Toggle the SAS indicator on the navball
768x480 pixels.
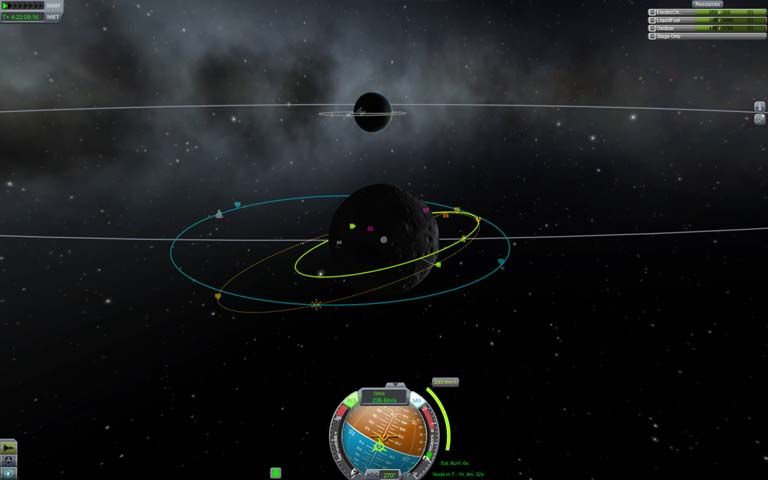click(419, 399)
